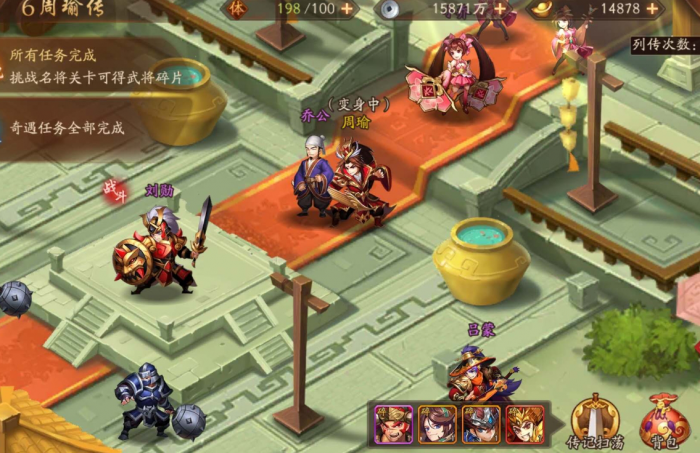This screenshot has width=700, height=453.
Task: Select the silver-helmeted hero fragment portrait
Action: point(480,424)
